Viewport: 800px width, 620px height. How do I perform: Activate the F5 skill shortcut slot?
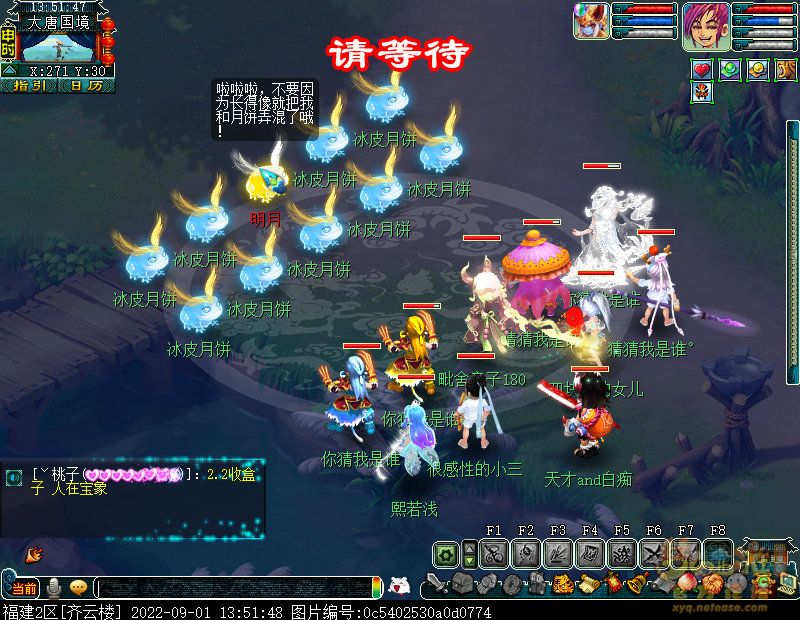pyautogui.click(x=622, y=554)
